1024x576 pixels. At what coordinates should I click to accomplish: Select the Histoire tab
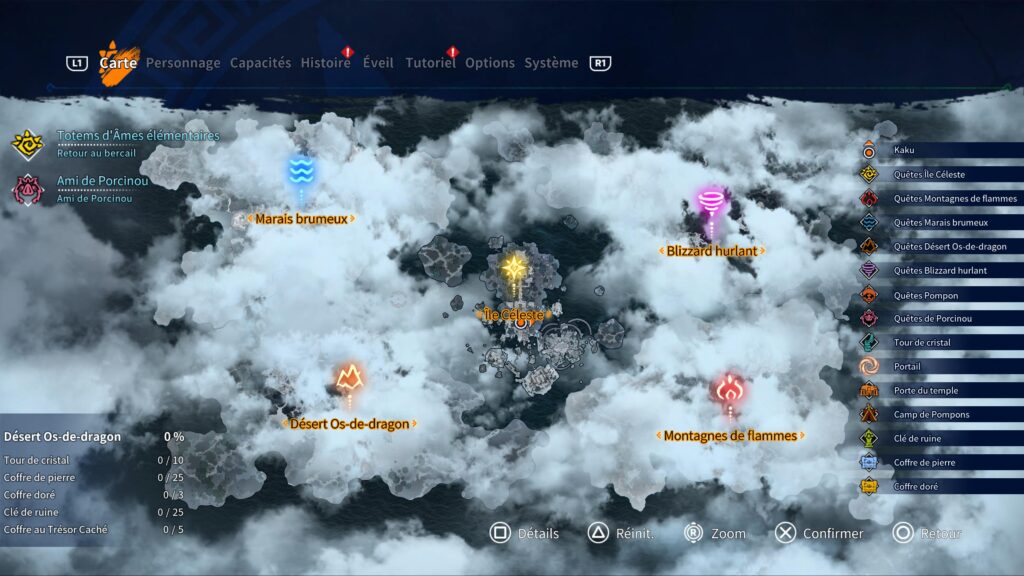tap(326, 63)
